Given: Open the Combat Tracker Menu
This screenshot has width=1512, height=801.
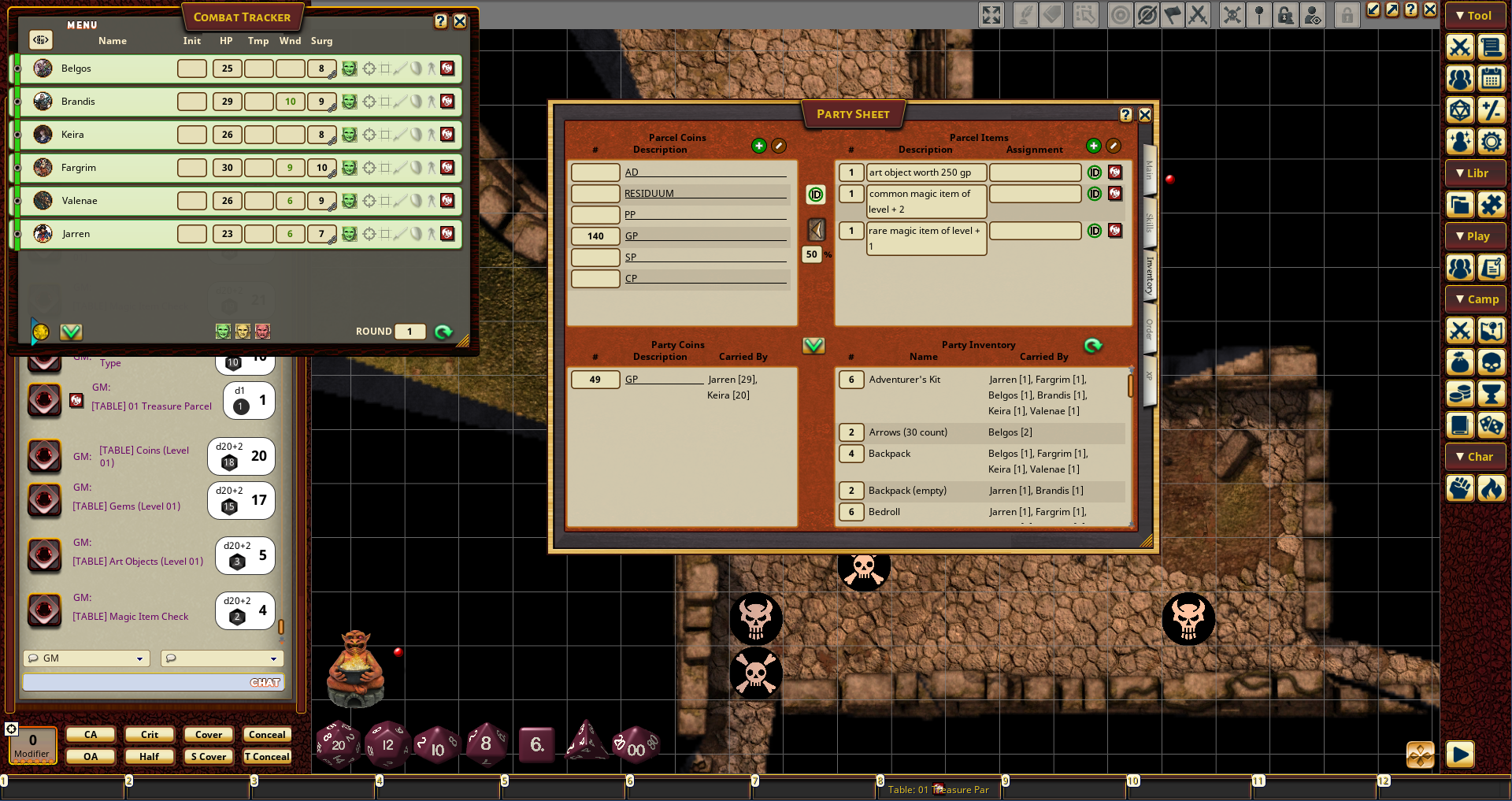Looking at the screenshot, I should (x=82, y=25).
